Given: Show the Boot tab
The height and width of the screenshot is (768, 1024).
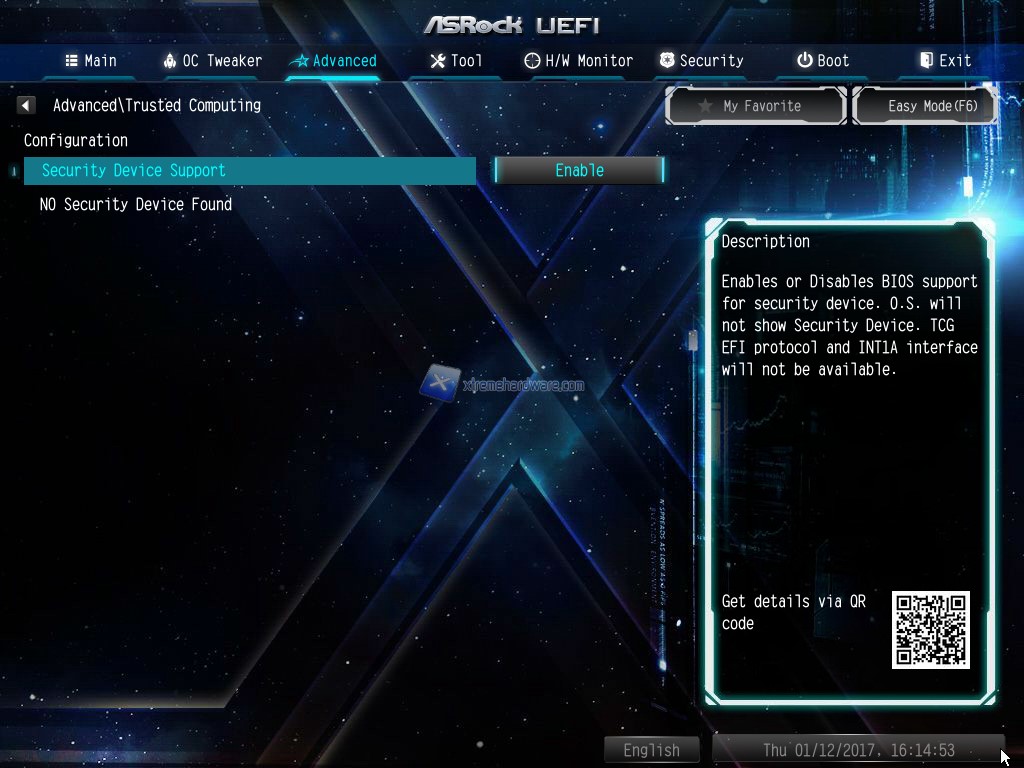Looking at the screenshot, I should tap(823, 61).
